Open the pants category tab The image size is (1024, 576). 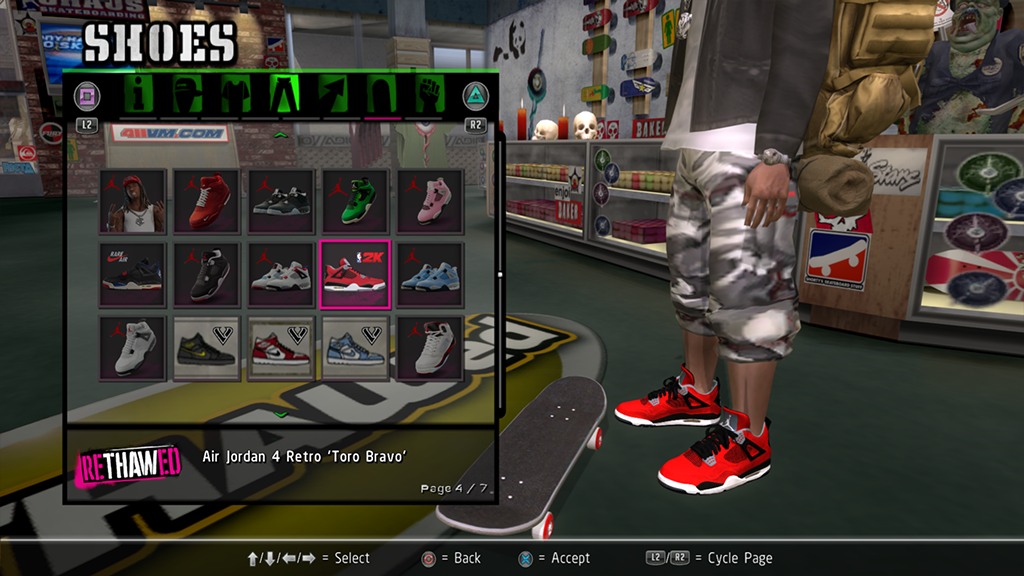[x=283, y=96]
